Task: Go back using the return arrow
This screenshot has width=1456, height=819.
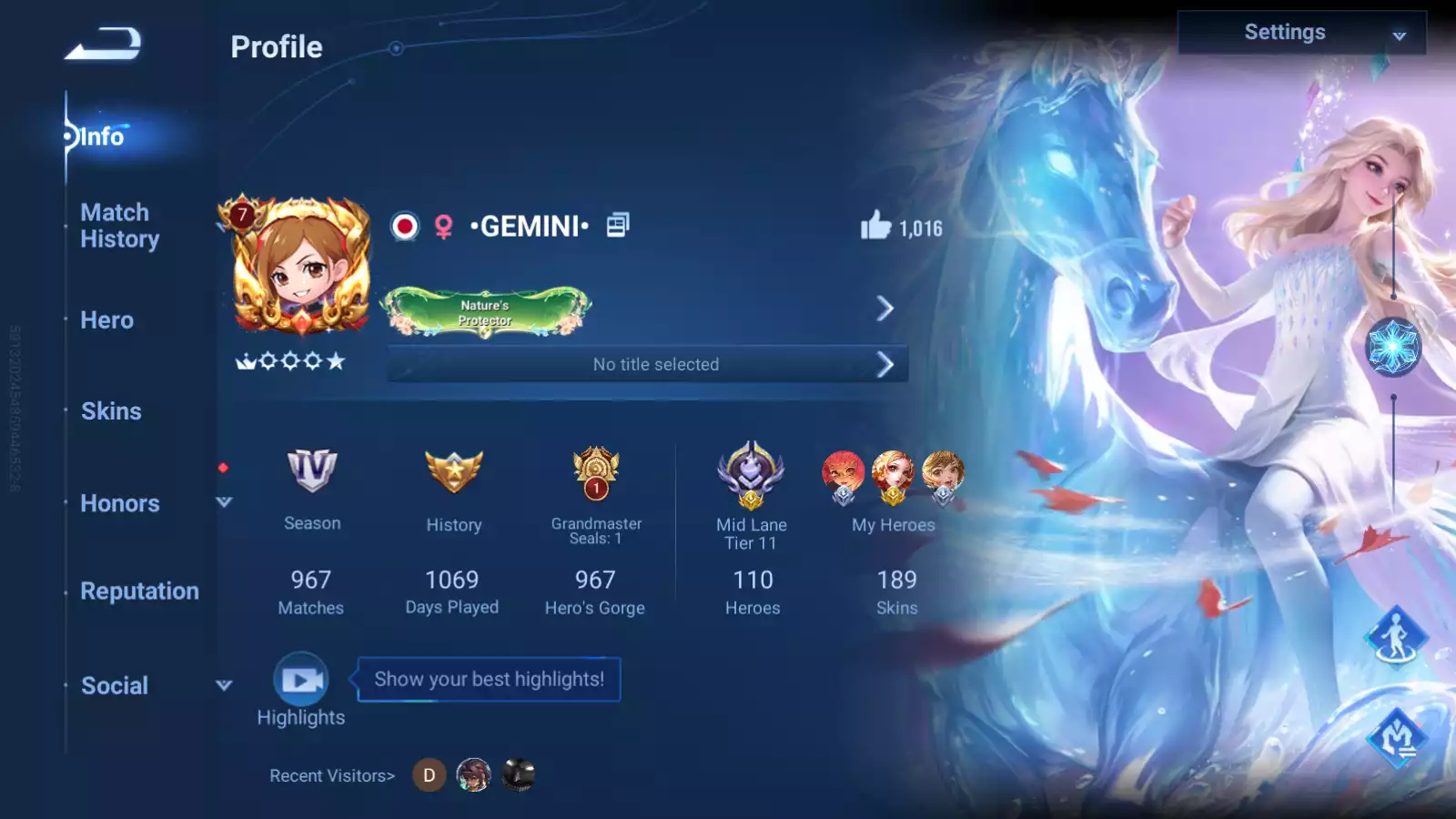Action: 103,44
